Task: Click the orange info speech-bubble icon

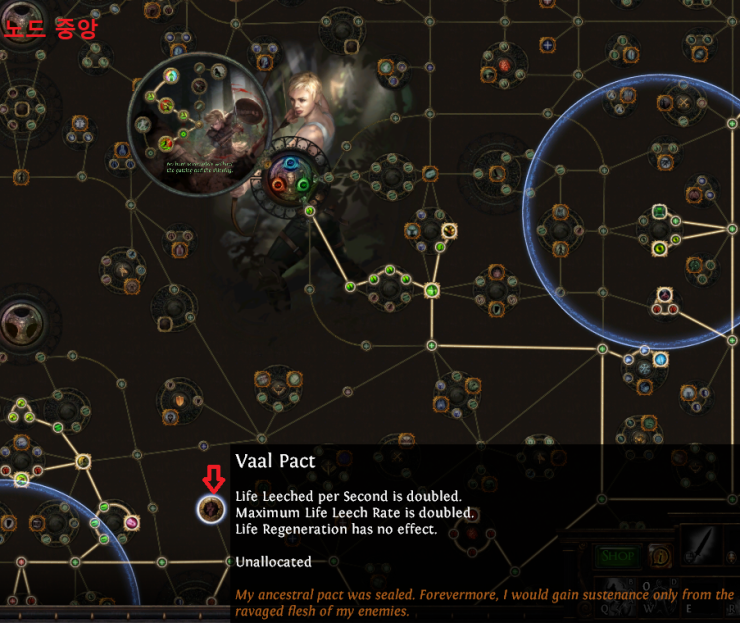Action: [659, 555]
